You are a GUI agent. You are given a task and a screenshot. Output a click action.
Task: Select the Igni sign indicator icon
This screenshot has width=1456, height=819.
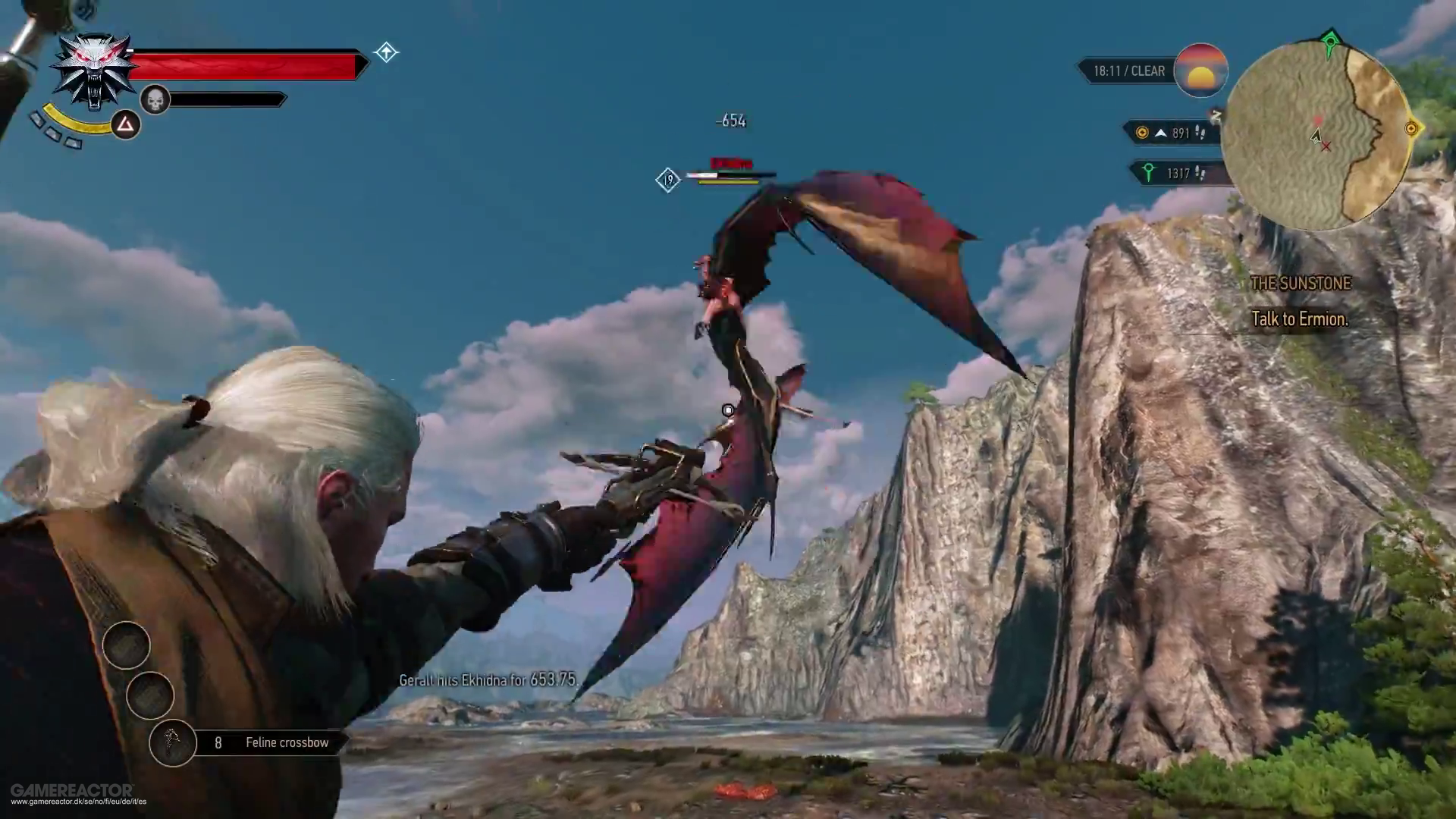pyautogui.click(x=126, y=124)
